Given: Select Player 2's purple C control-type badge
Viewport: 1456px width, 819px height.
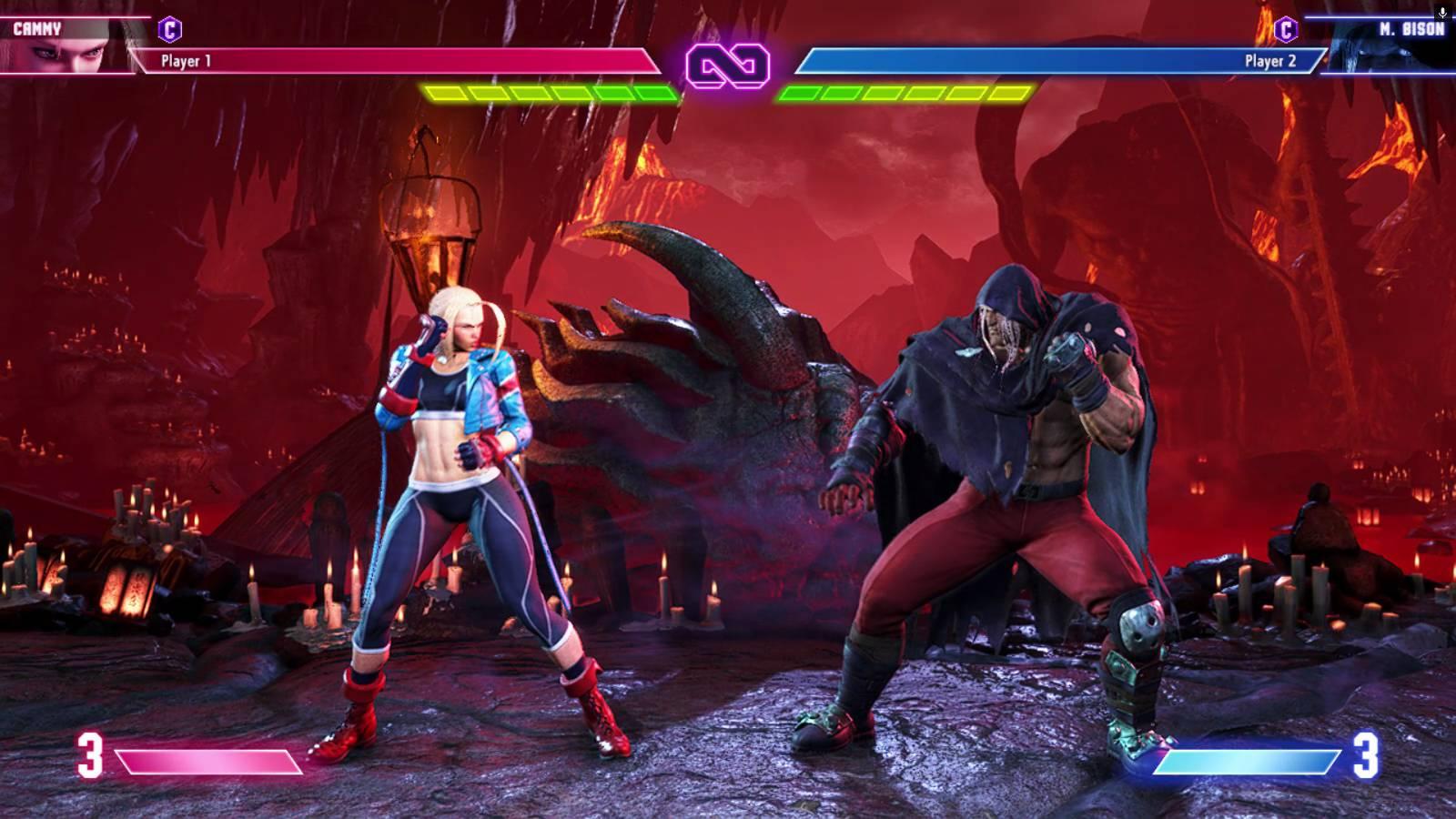Looking at the screenshot, I should click(1286, 29).
